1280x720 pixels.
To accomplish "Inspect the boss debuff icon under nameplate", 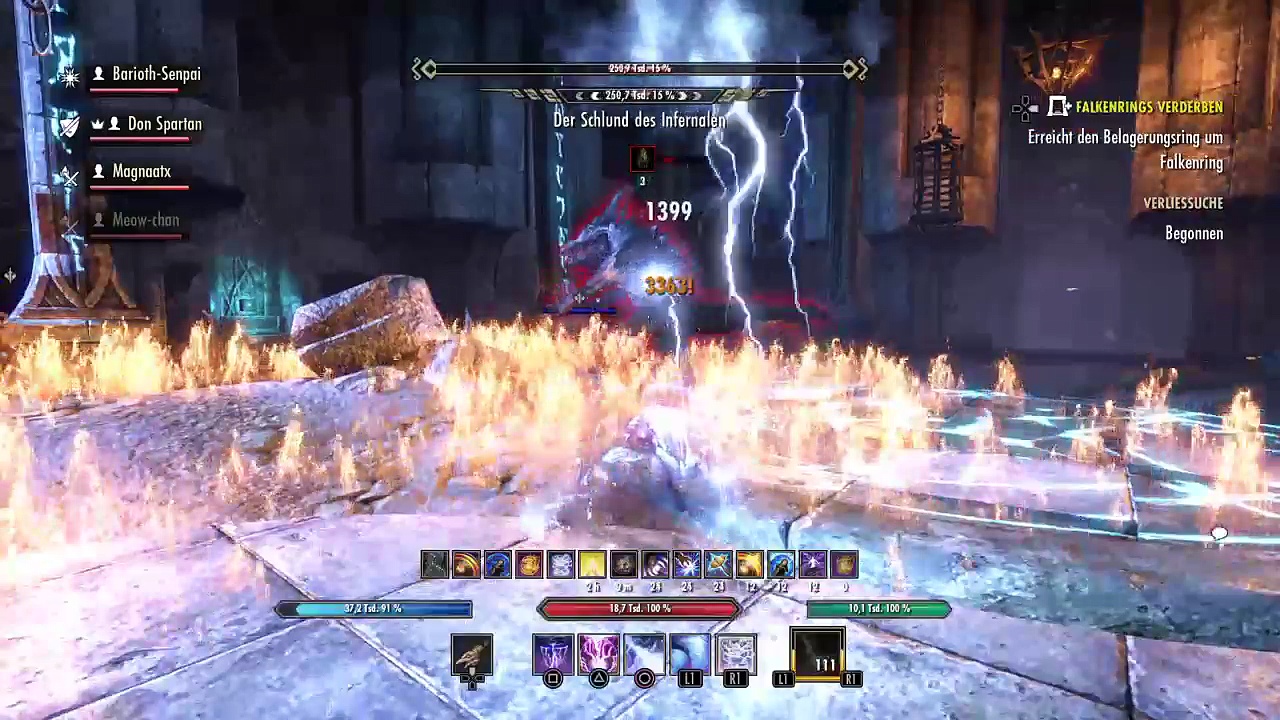I will pyautogui.click(x=643, y=159).
